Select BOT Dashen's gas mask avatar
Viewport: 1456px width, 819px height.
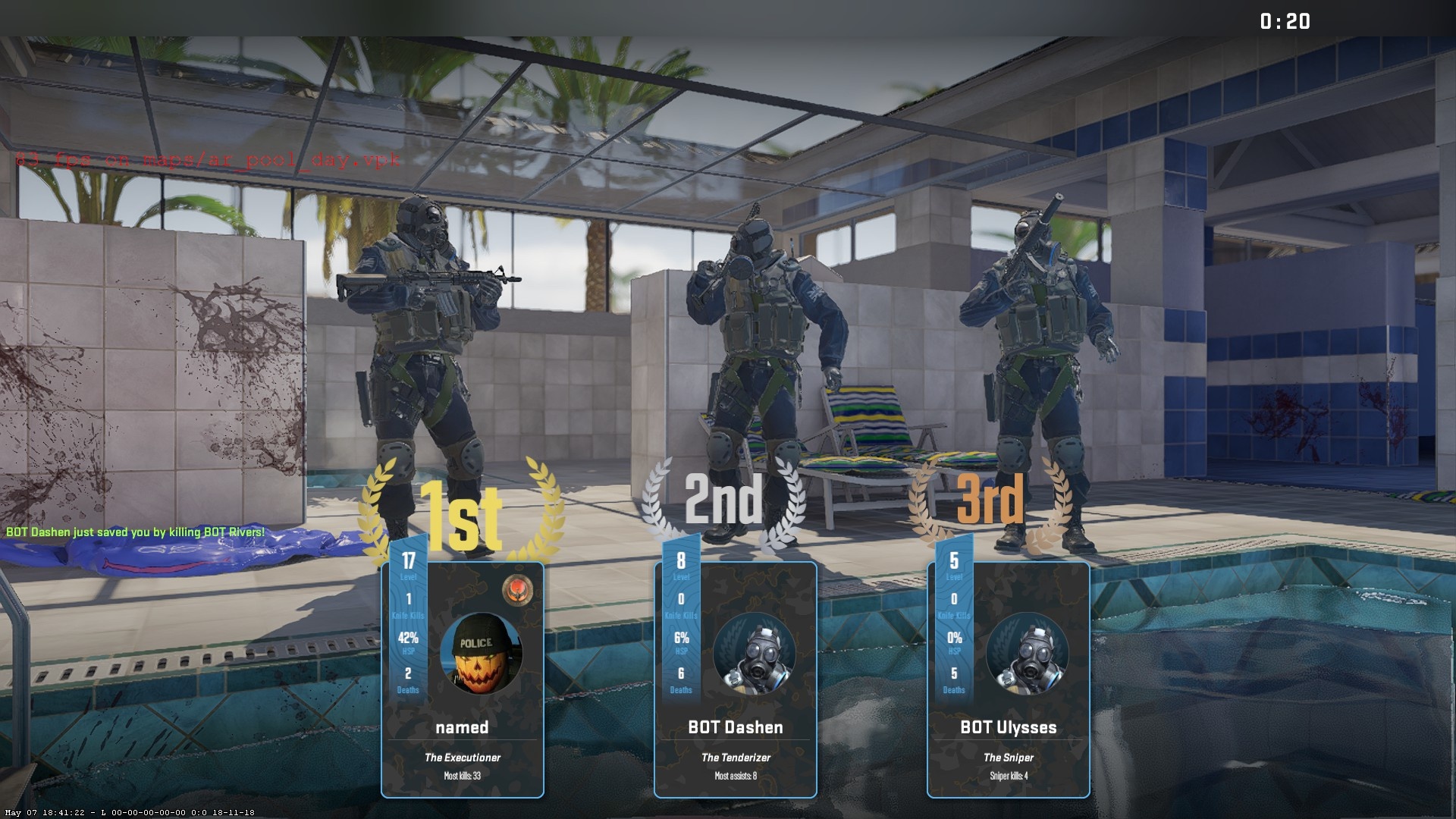[x=754, y=654]
